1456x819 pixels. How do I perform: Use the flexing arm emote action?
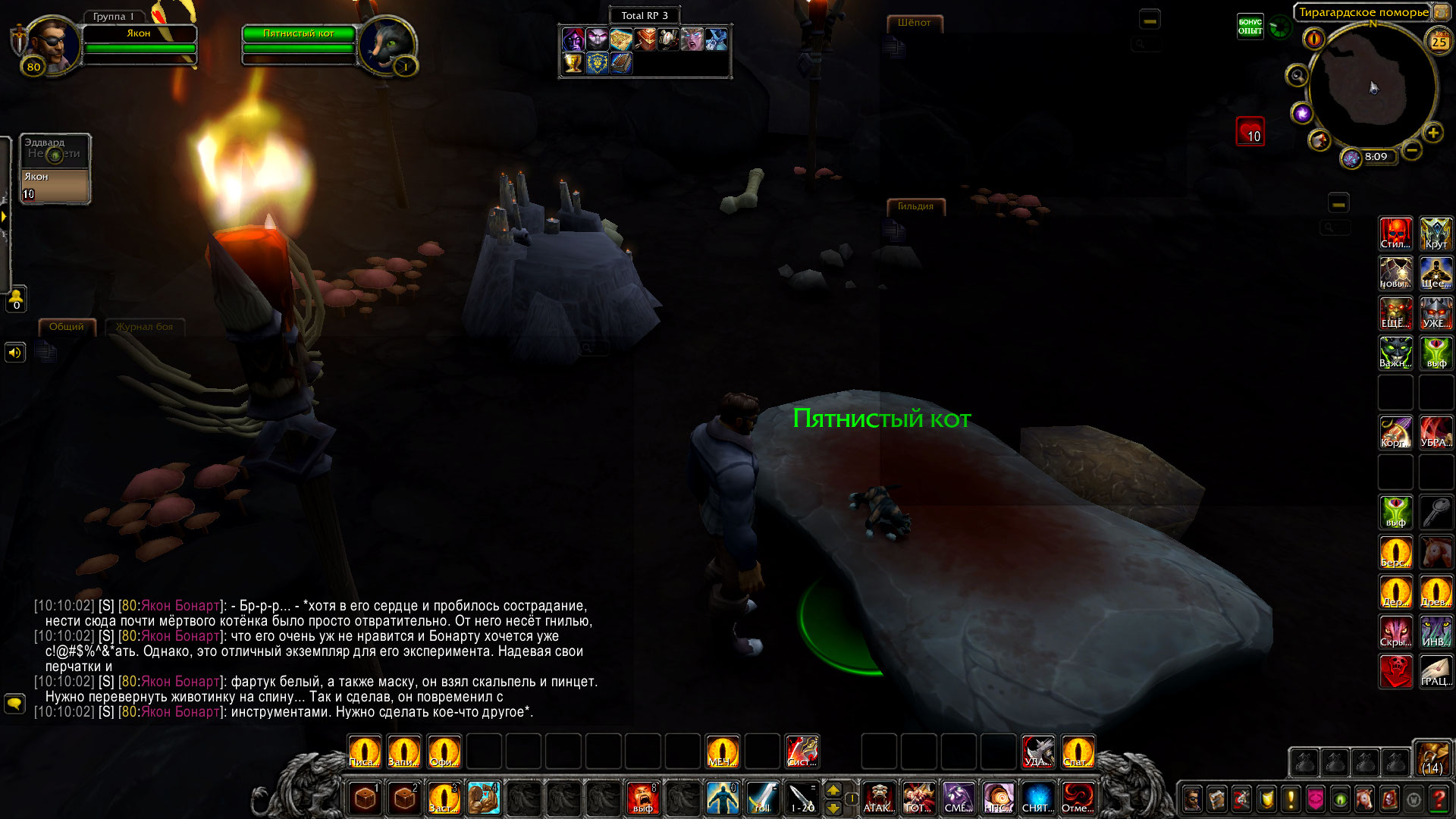tap(483, 798)
